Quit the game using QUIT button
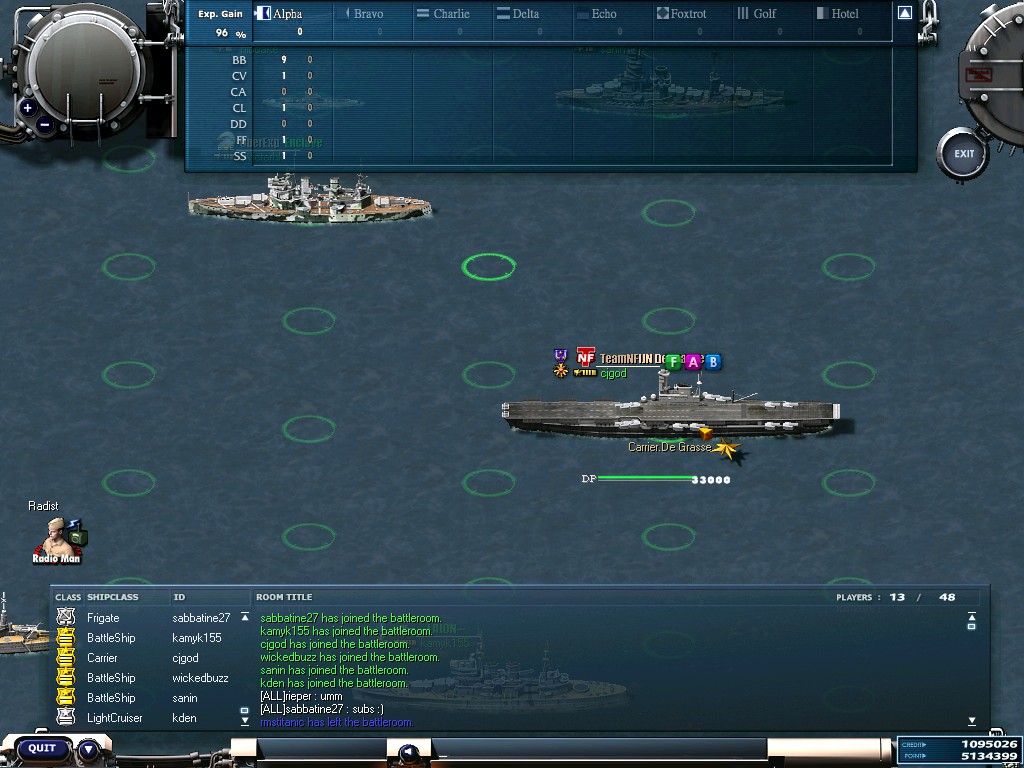Screen dimensions: 1024x768 (x=42, y=748)
